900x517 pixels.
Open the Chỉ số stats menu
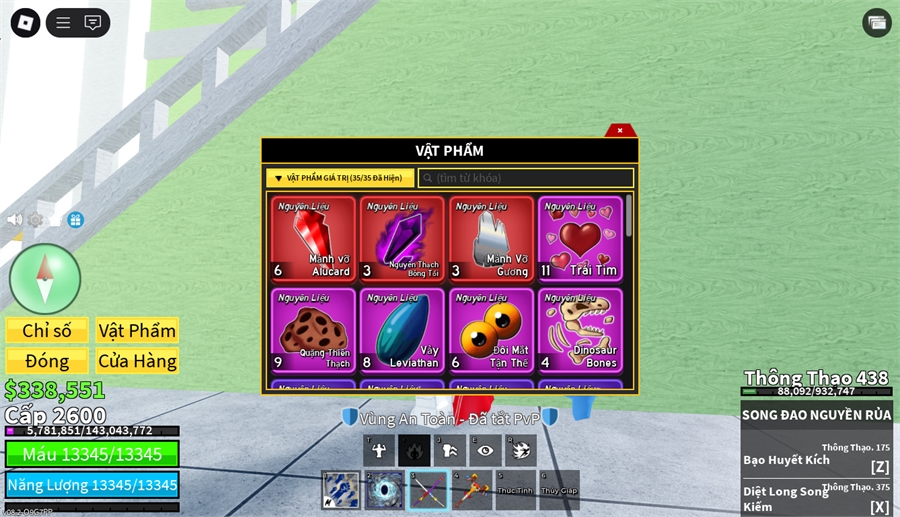(47, 331)
